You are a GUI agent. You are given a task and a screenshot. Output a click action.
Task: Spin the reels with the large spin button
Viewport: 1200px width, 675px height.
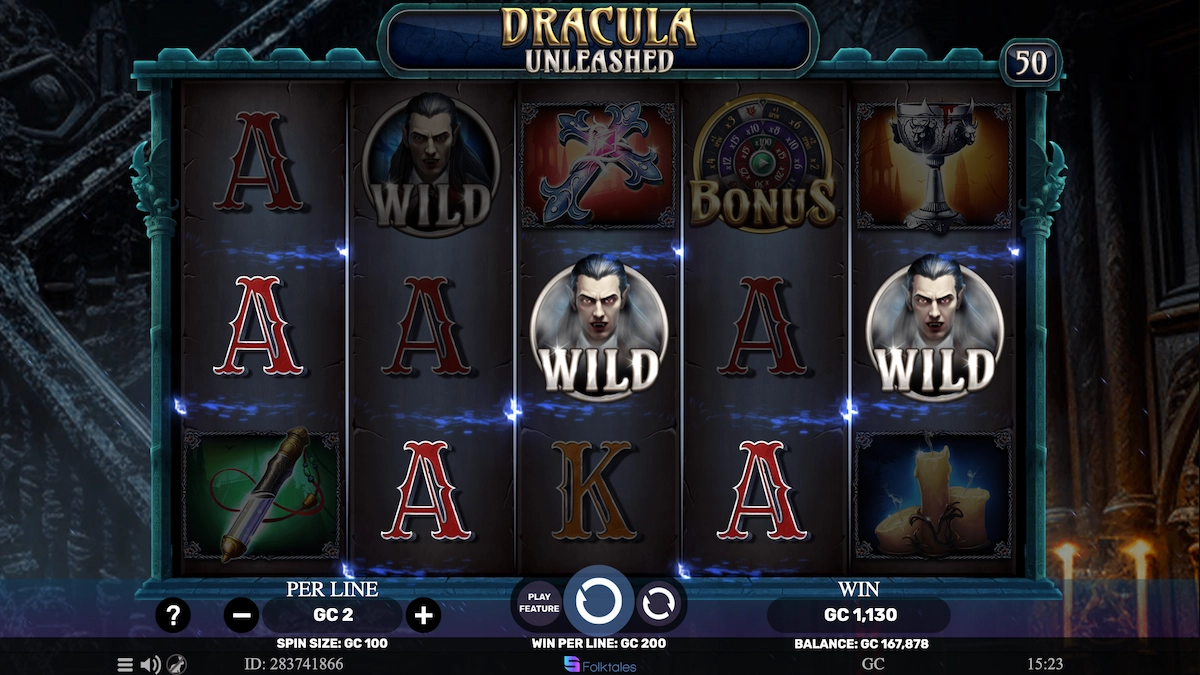click(599, 602)
